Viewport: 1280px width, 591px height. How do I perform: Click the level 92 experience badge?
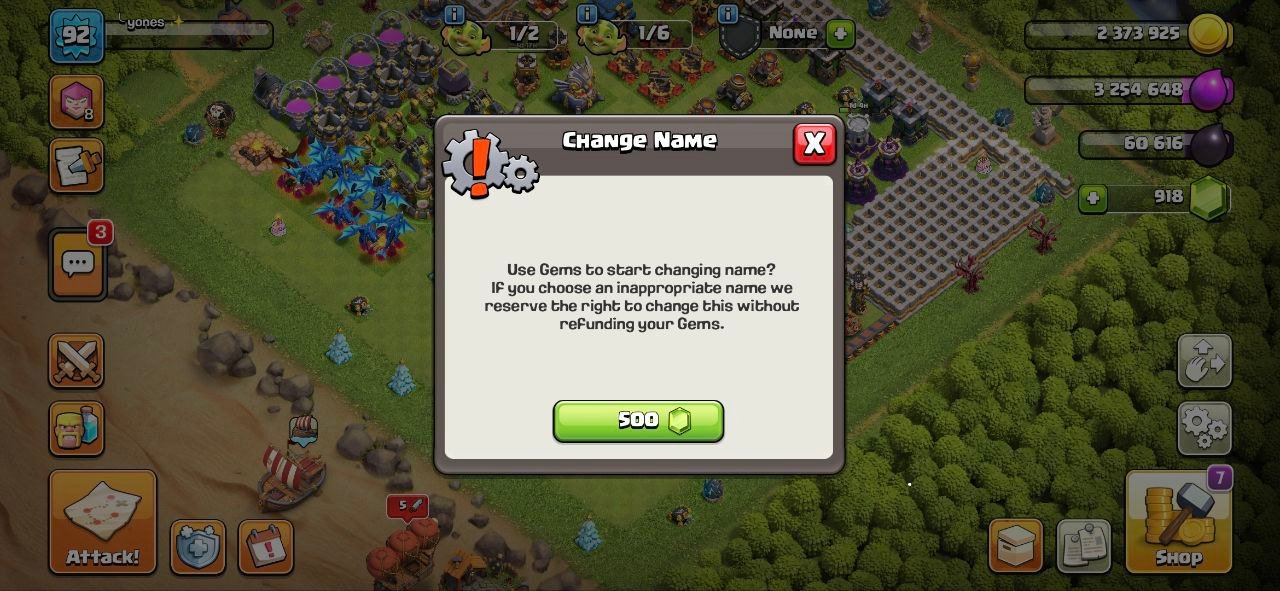pos(76,37)
